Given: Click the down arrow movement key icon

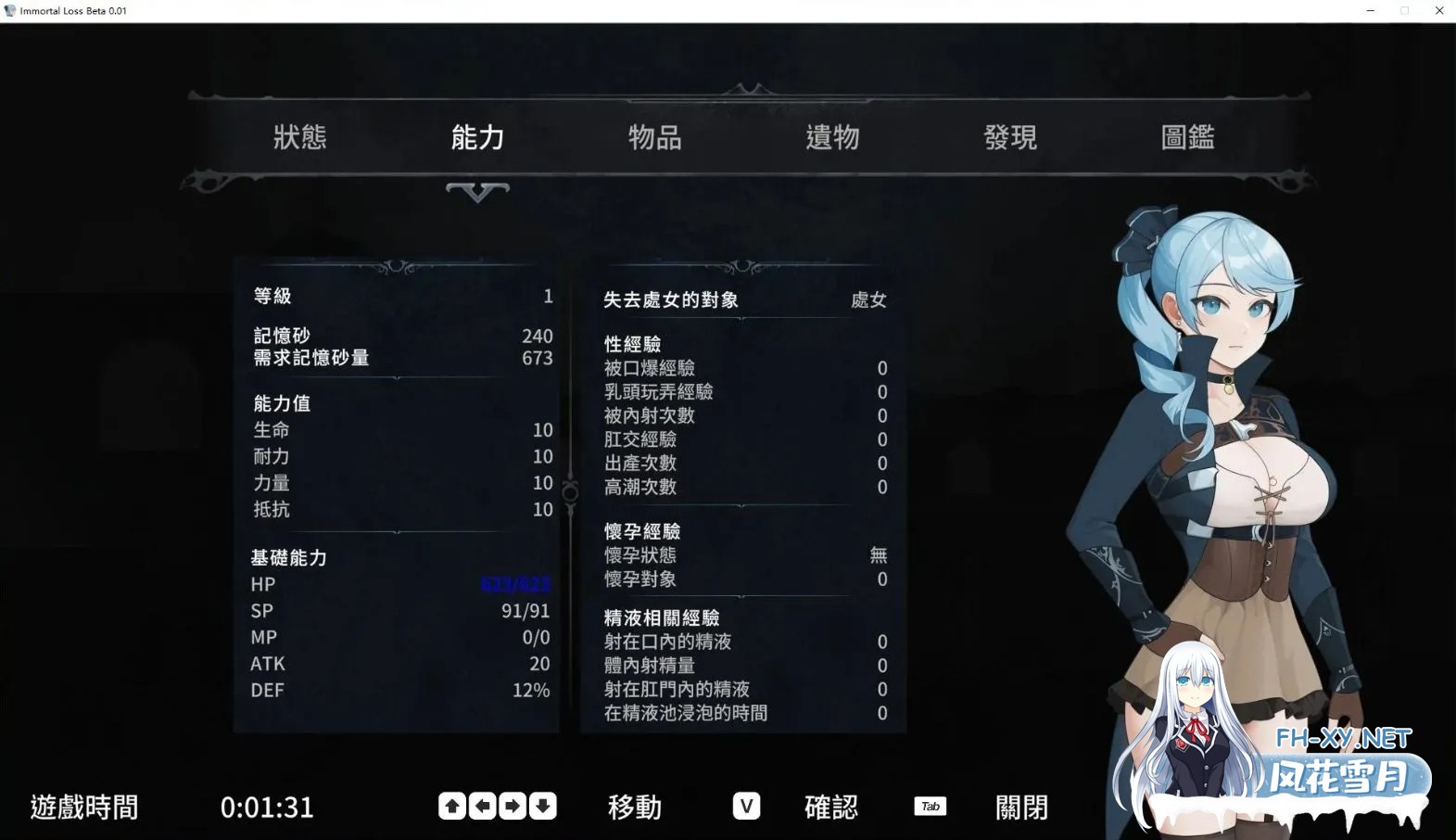Looking at the screenshot, I should click(x=545, y=807).
